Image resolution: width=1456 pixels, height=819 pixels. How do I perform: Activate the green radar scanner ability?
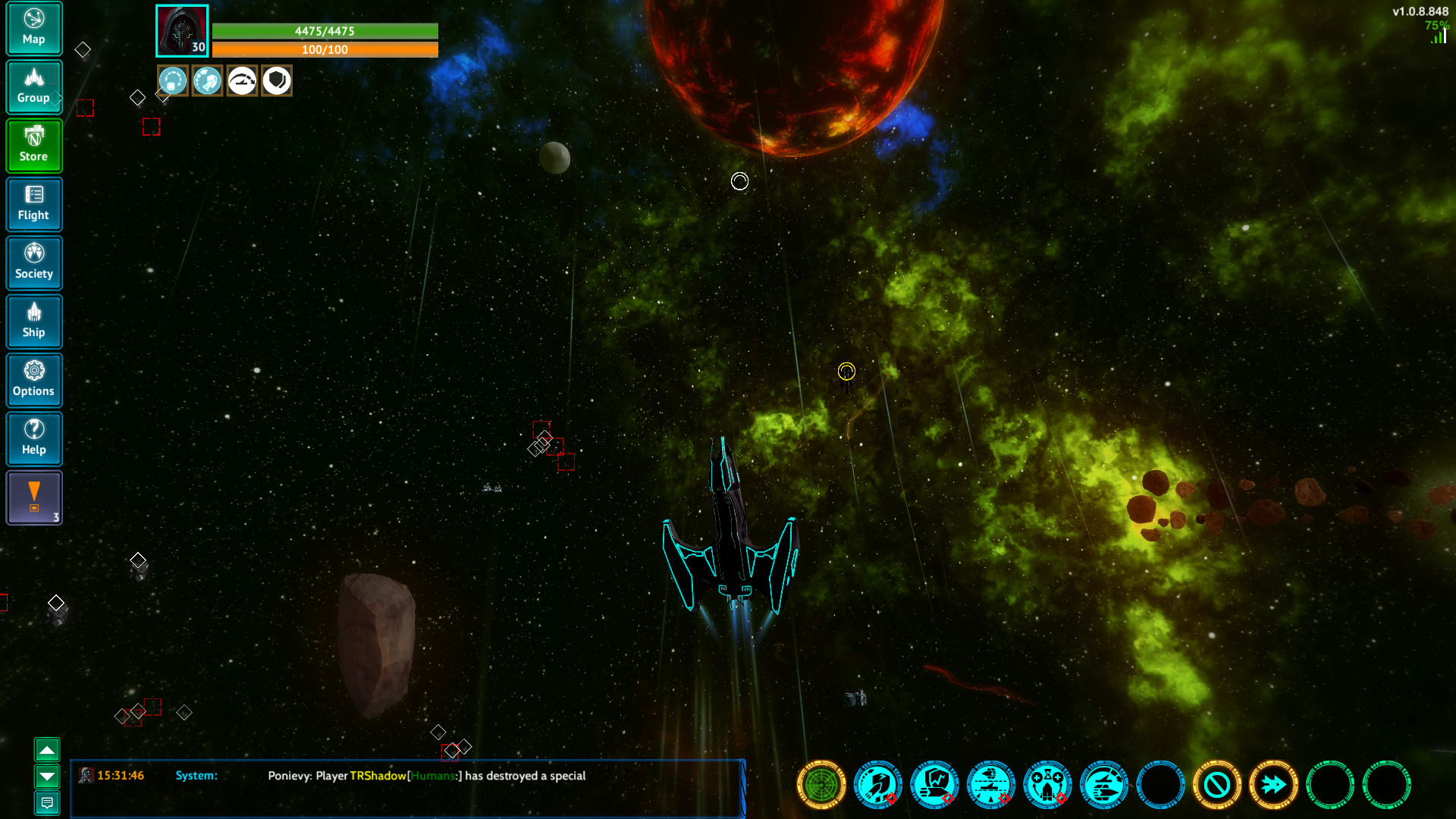821,785
